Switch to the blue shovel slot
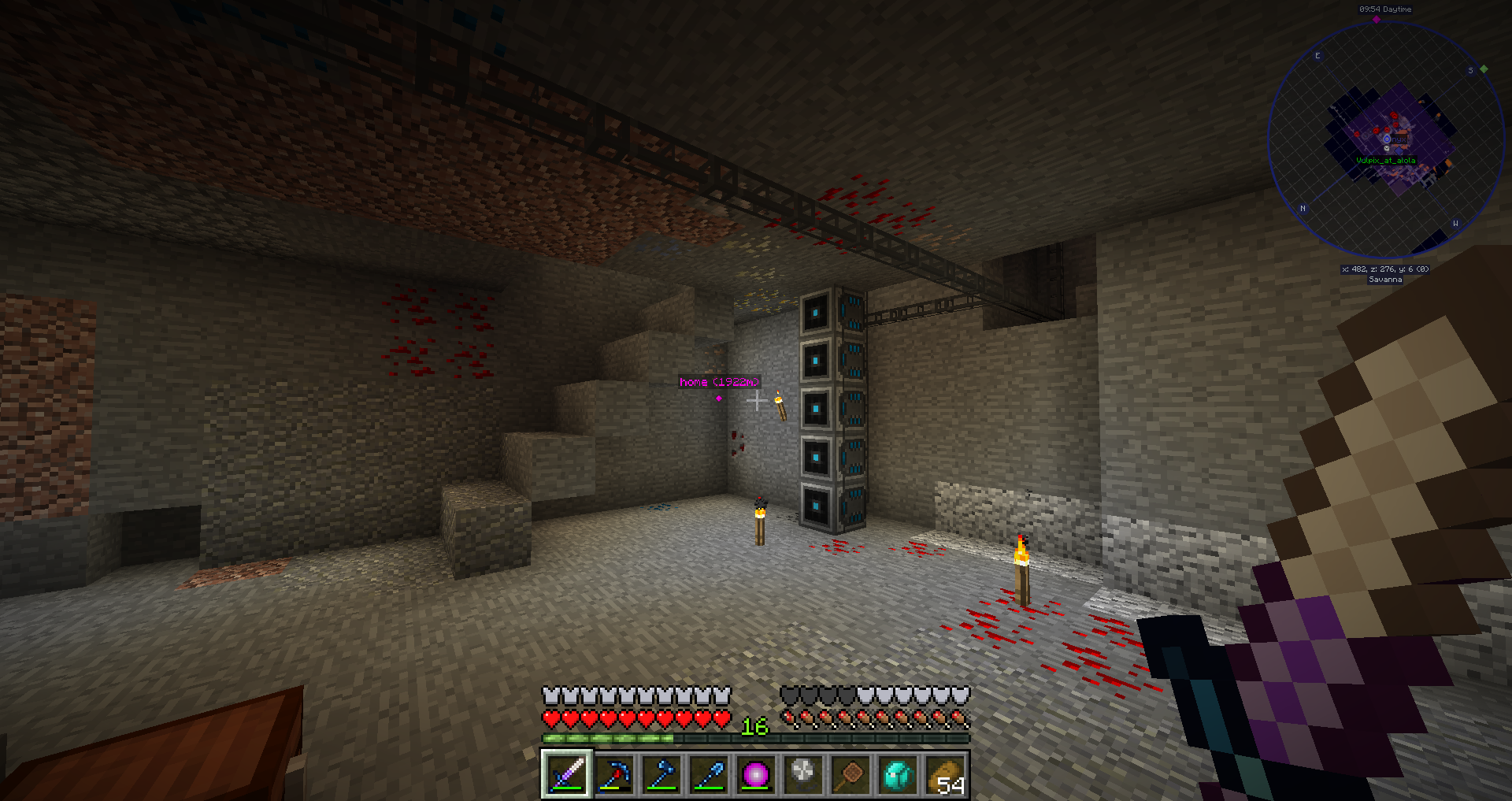The width and height of the screenshot is (1512, 801). coord(709,774)
